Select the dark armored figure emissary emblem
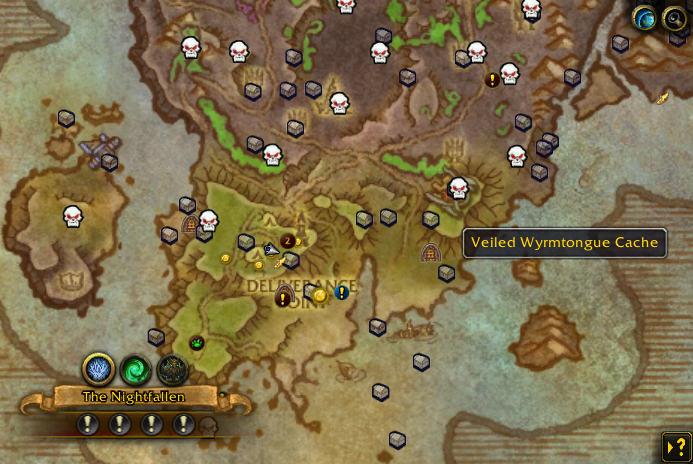 coord(172,370)
